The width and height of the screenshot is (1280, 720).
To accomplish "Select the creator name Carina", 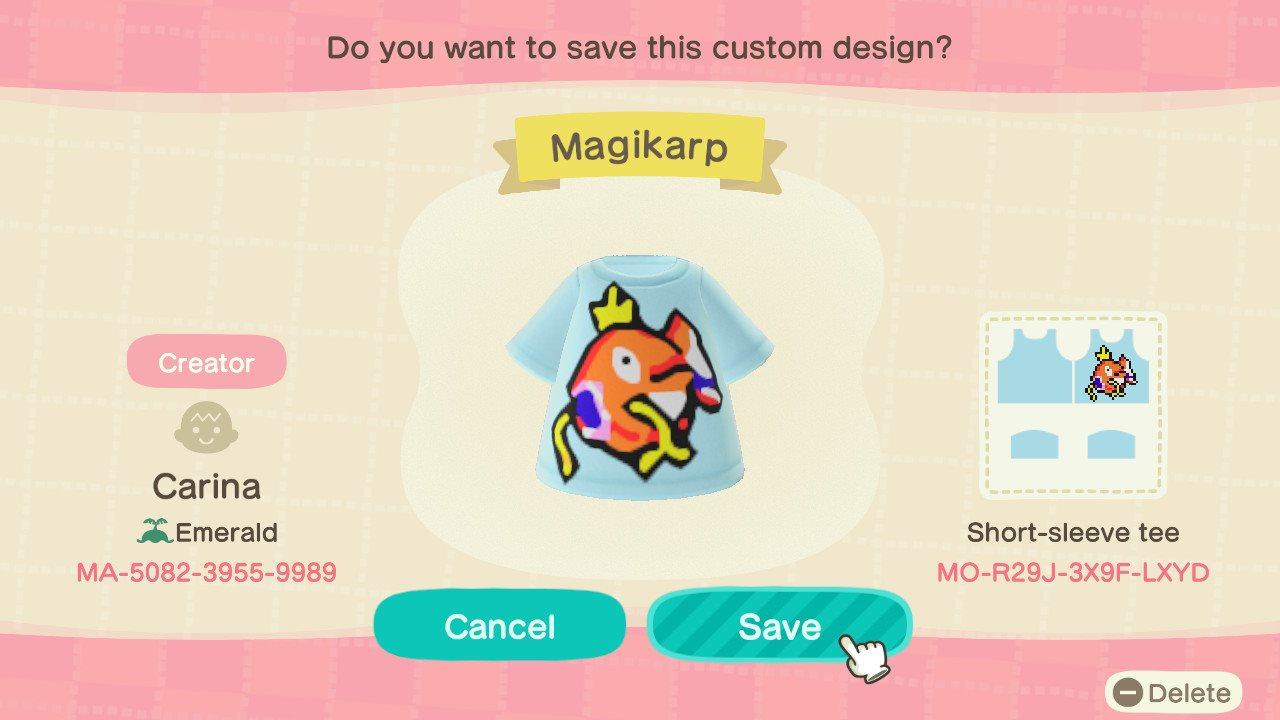I will pos(205,486).
